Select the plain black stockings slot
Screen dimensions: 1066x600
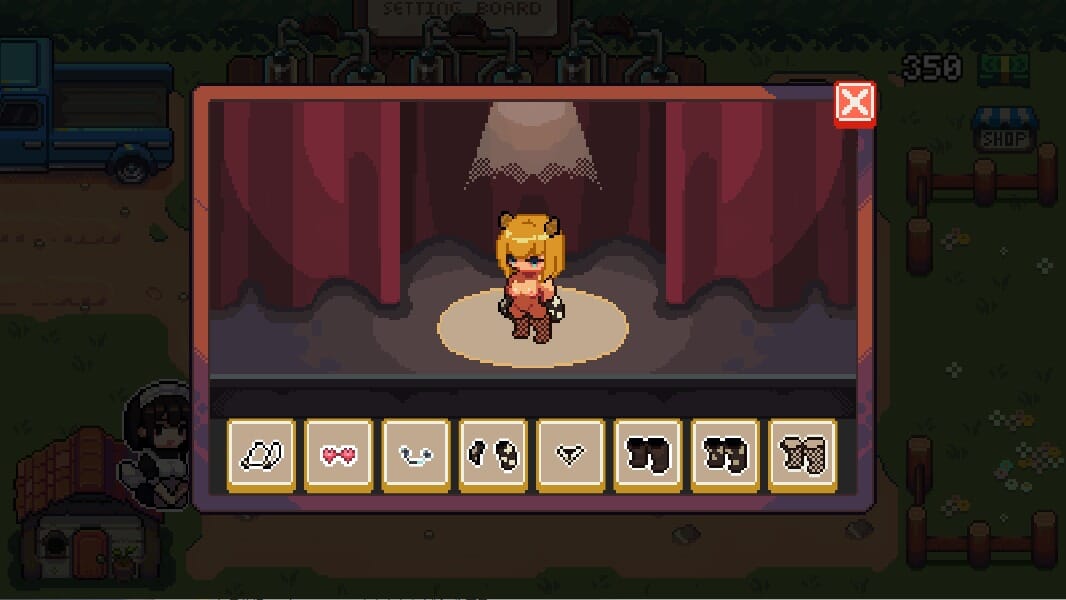tap(648, 455)
